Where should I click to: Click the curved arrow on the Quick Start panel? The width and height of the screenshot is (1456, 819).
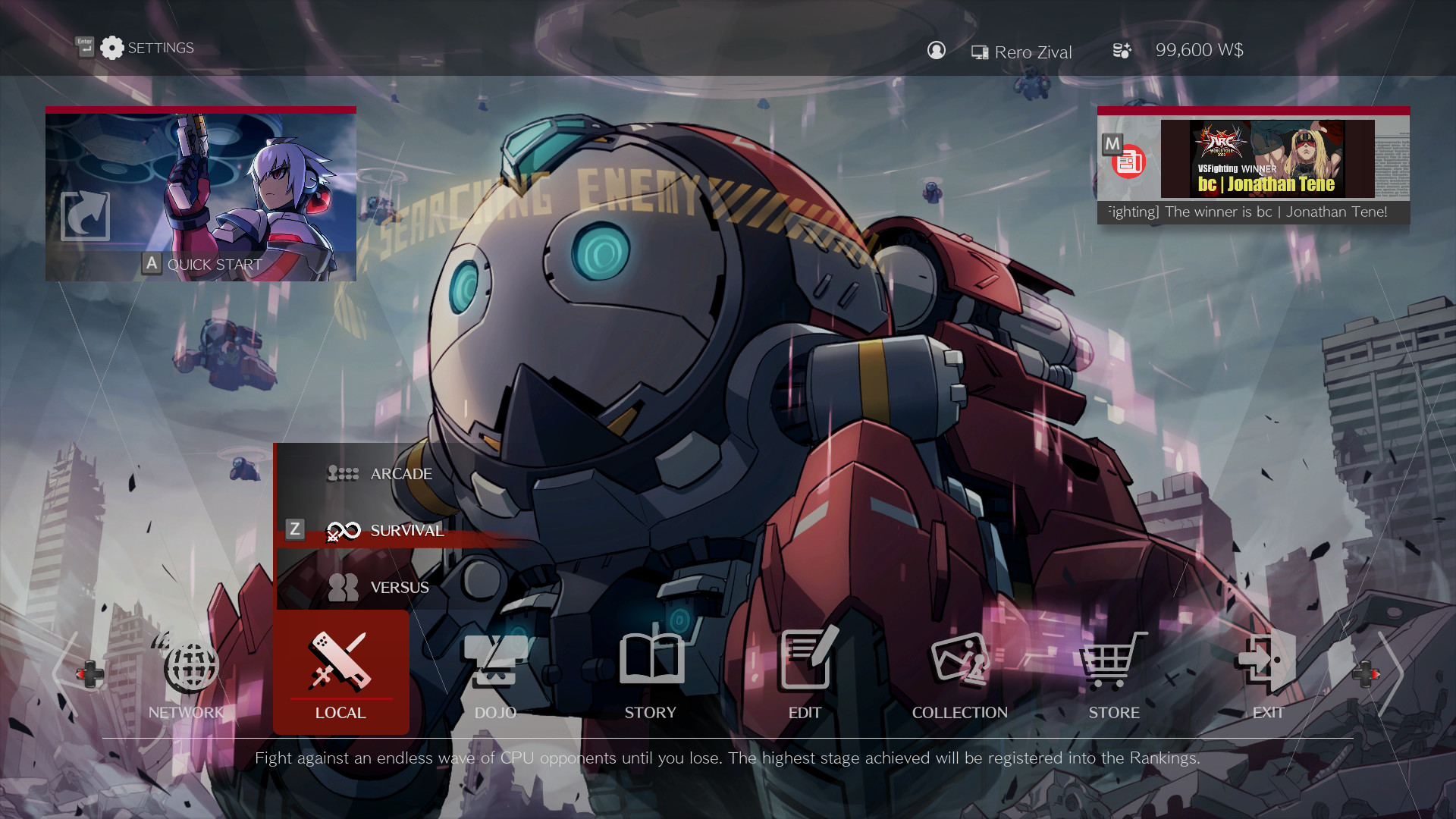pyautogui.click(x=85, y=217)
